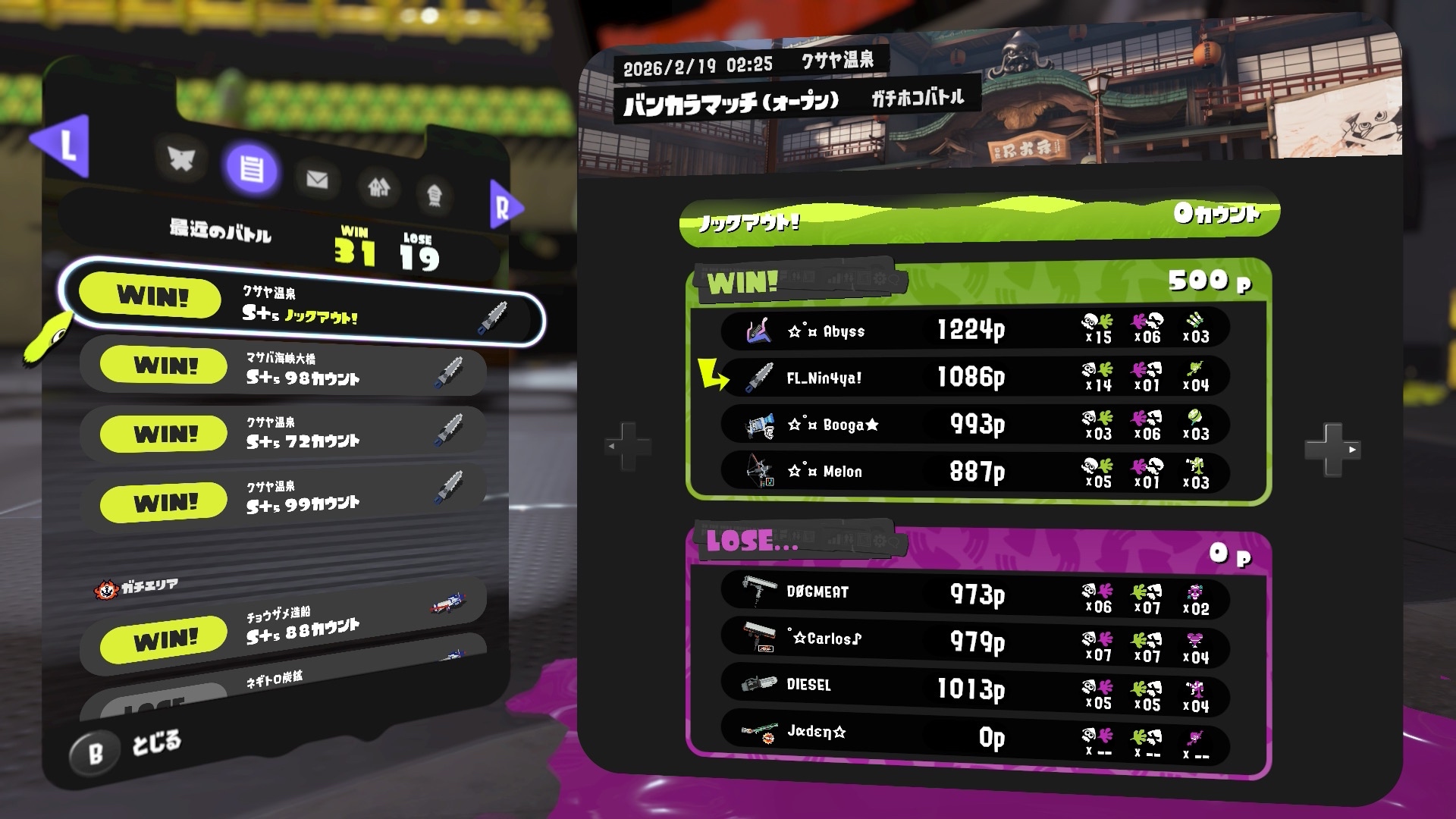The height and width of the screenshot is (819, 1456).
Task: Open the first tab with the splat icon
Action: click(x=181, y=159)
